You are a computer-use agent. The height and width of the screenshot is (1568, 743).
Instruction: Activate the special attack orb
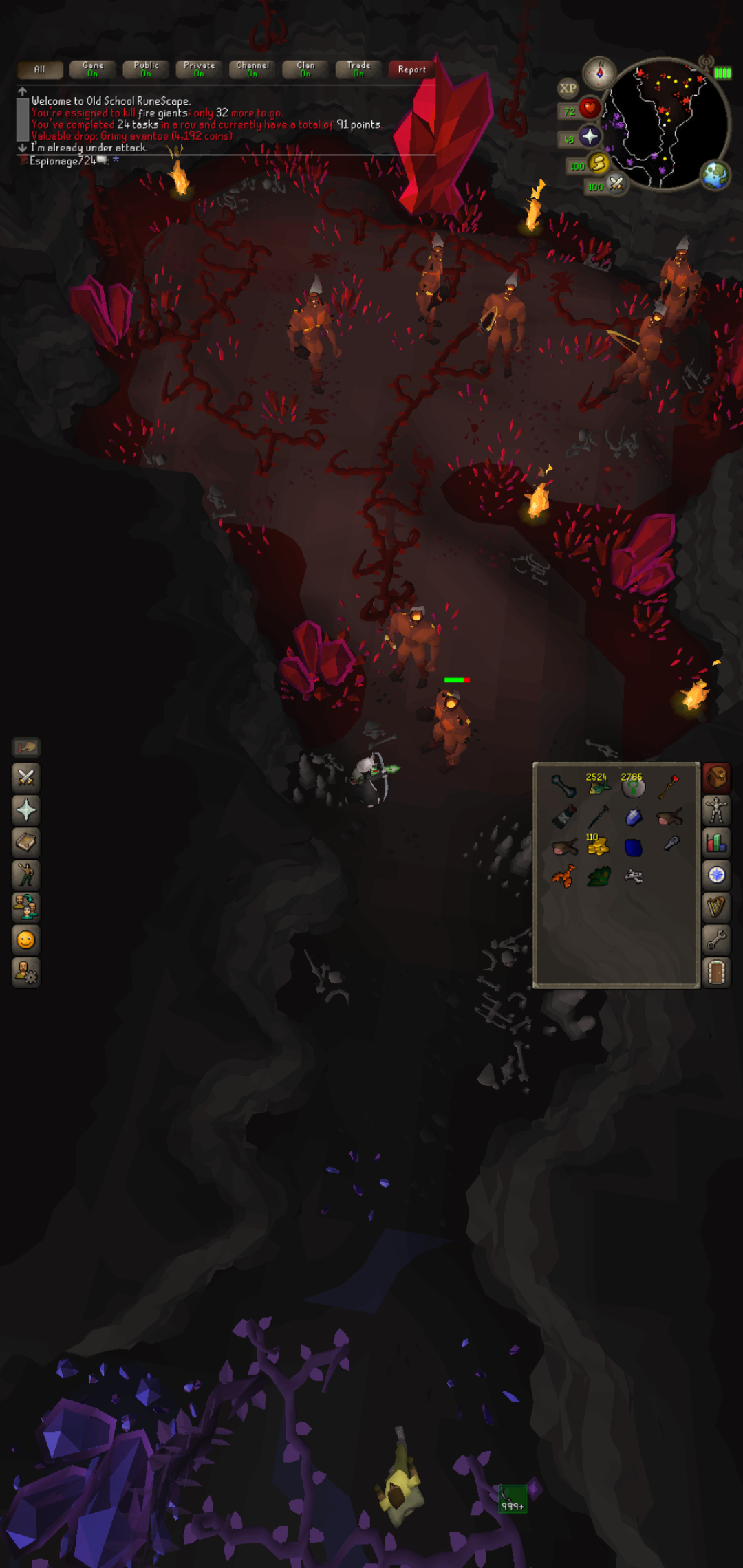click(616, 184)
